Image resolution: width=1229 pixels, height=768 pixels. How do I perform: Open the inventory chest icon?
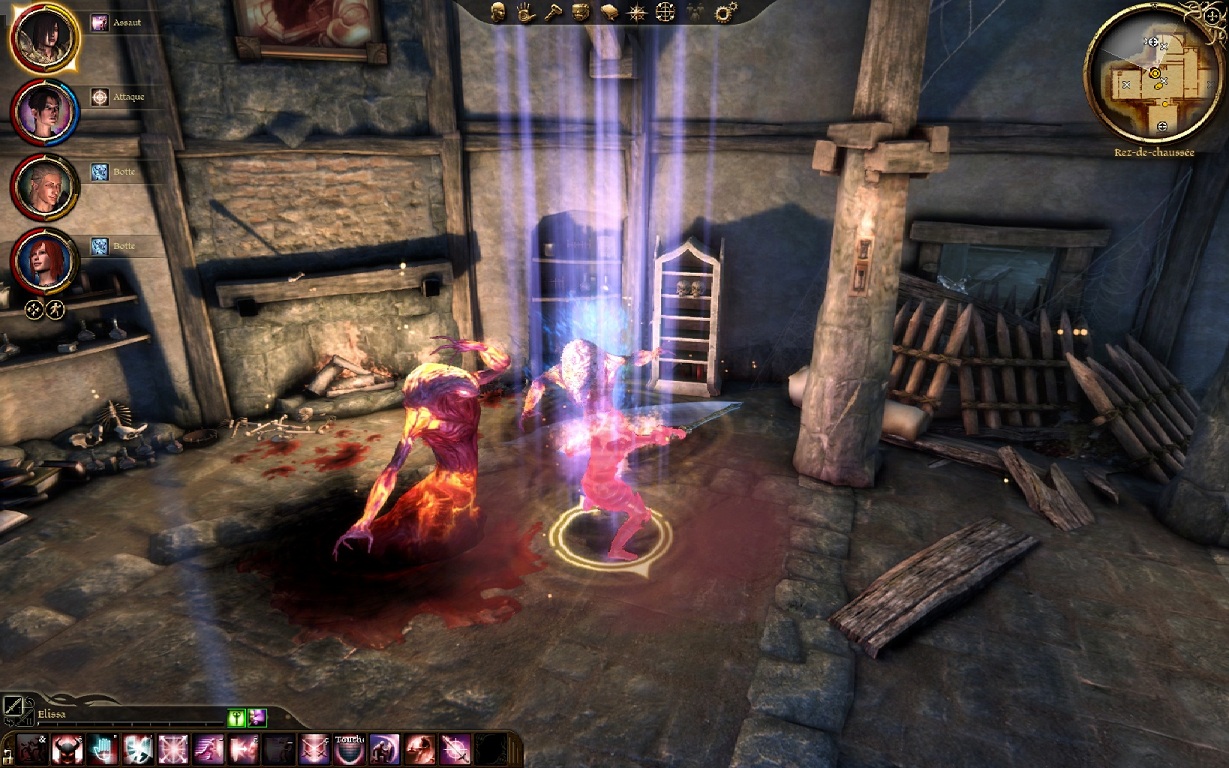[x=580, y=12]
